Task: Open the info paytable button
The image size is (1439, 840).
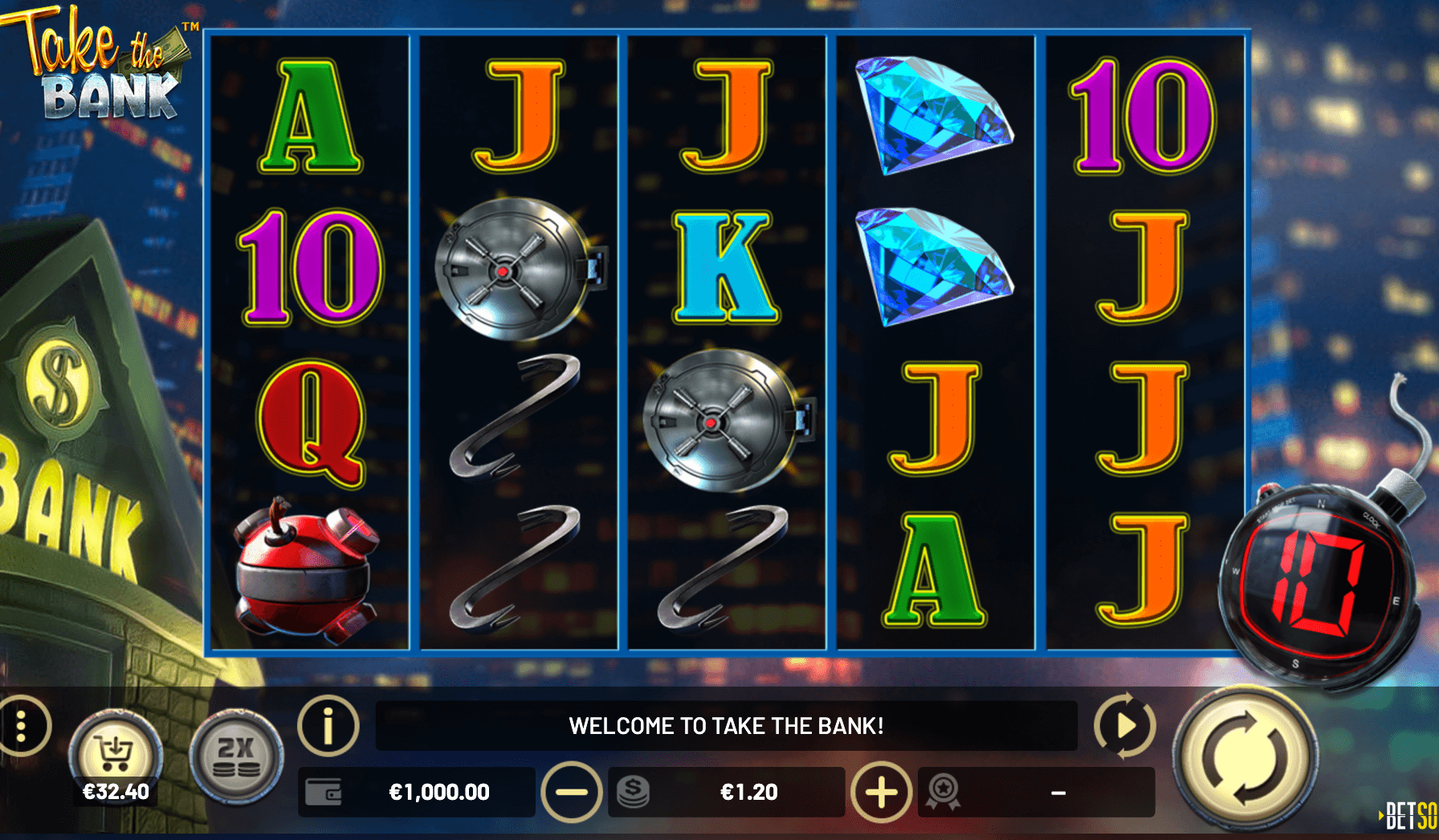Action: (328, 725)
